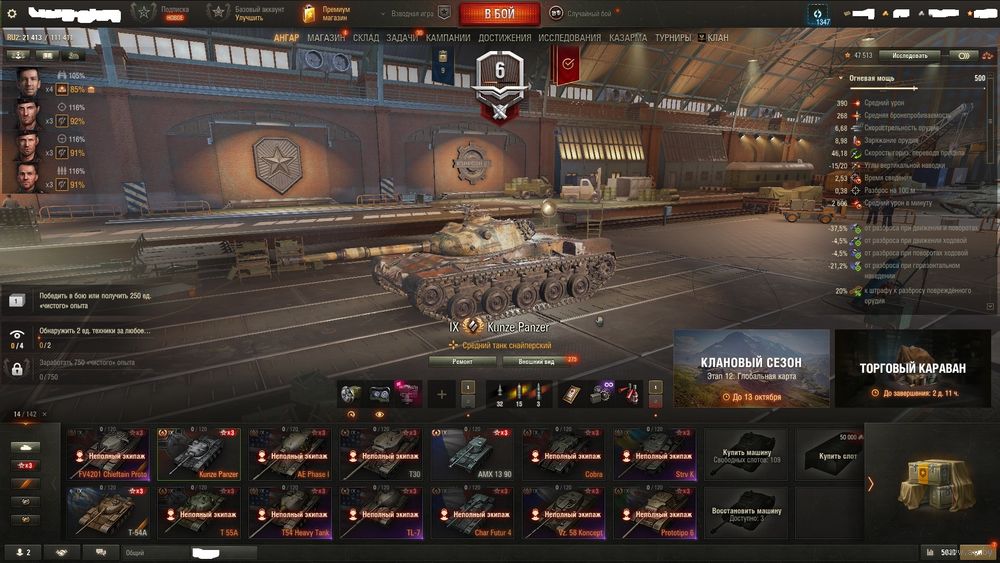Switch to the СКЛАД tab
Image resolution: width=1000 pixels, height=563 pixels.
coord(366,38)
